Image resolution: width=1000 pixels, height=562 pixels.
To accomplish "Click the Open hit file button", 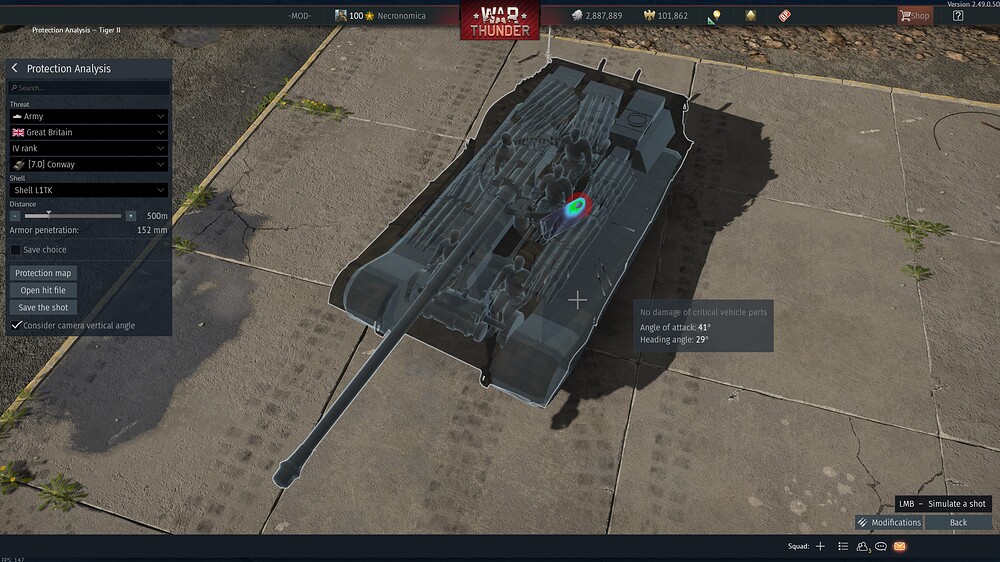I will tap(43, 290).
